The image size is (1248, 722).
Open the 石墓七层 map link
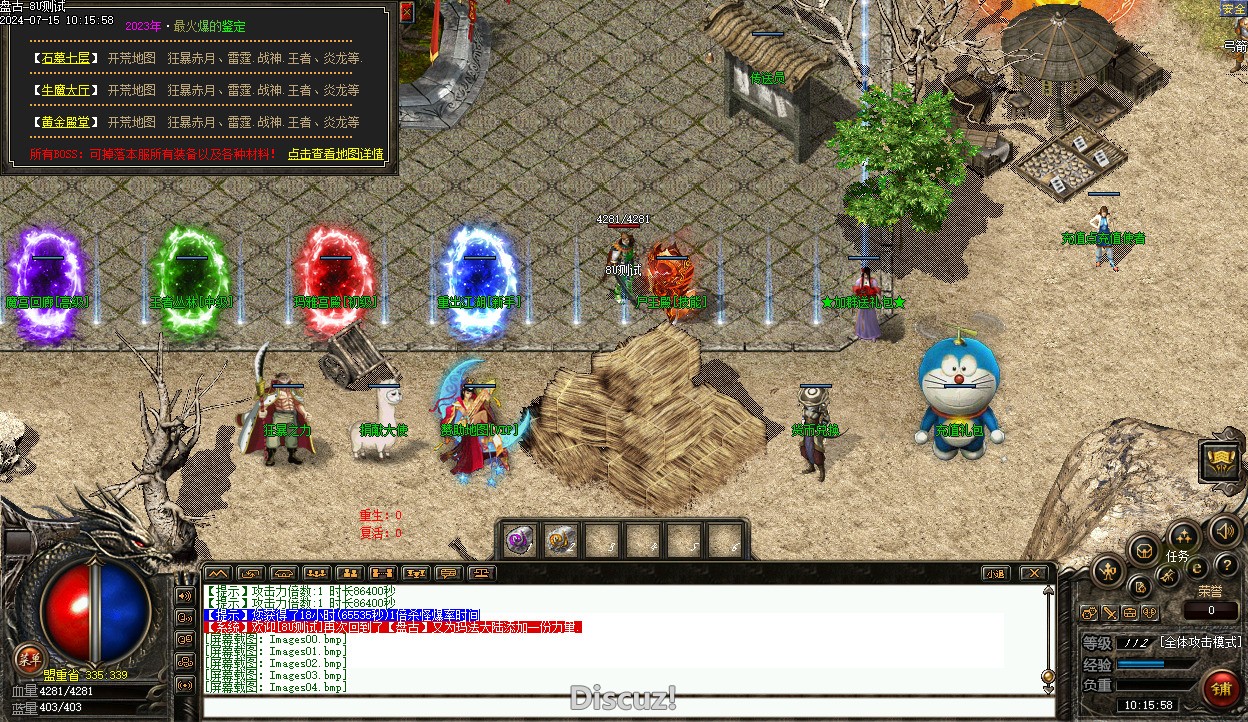(x=65, y=58)
